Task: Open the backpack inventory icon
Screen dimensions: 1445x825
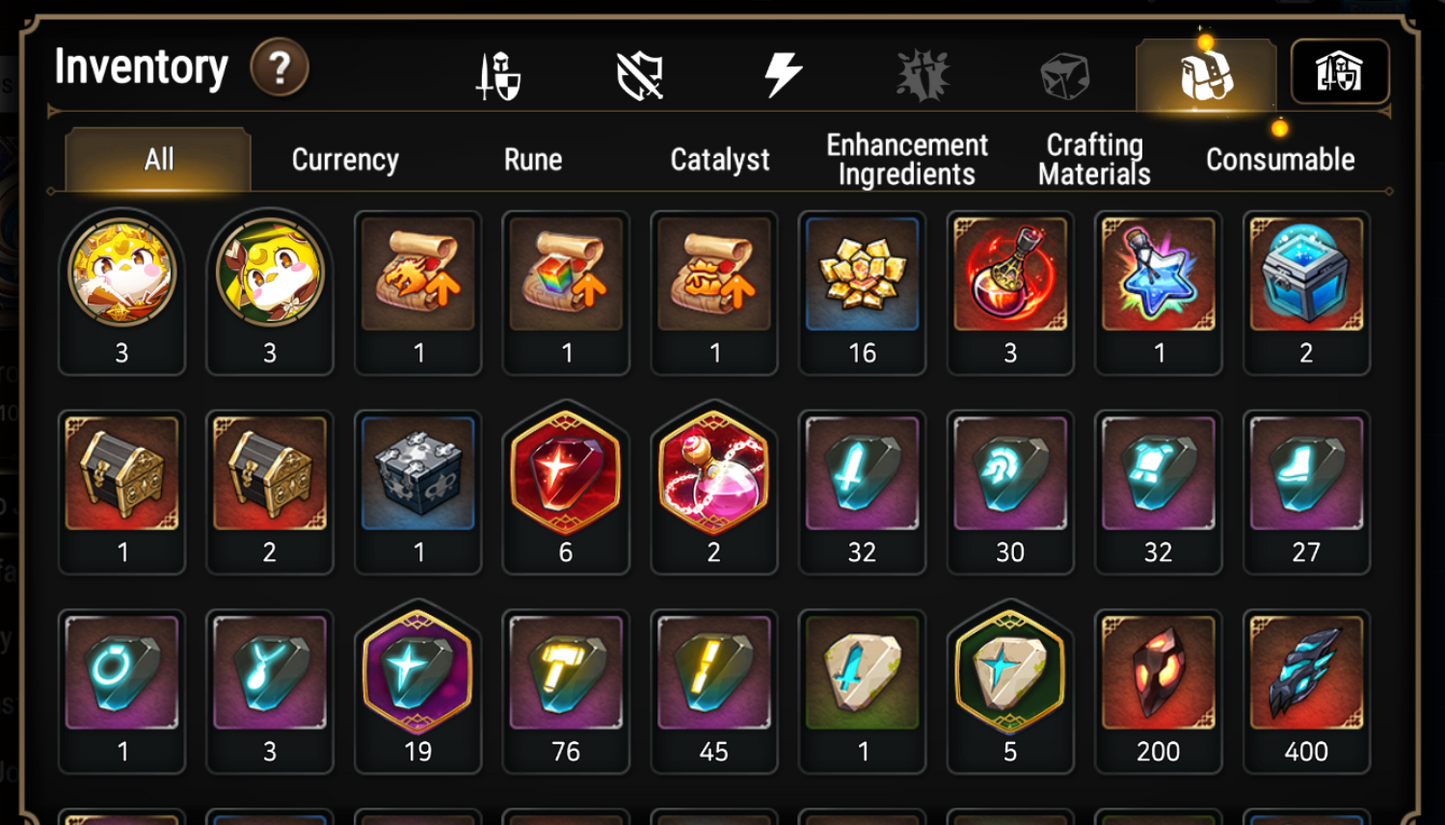Action: click(x=1205, y=72)
